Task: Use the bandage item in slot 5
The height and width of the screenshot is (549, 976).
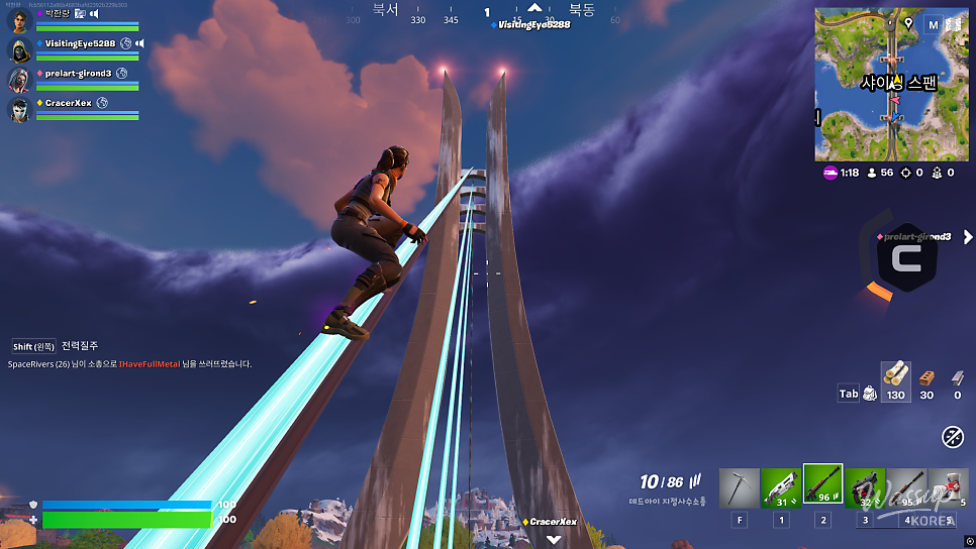Action: 948,488
